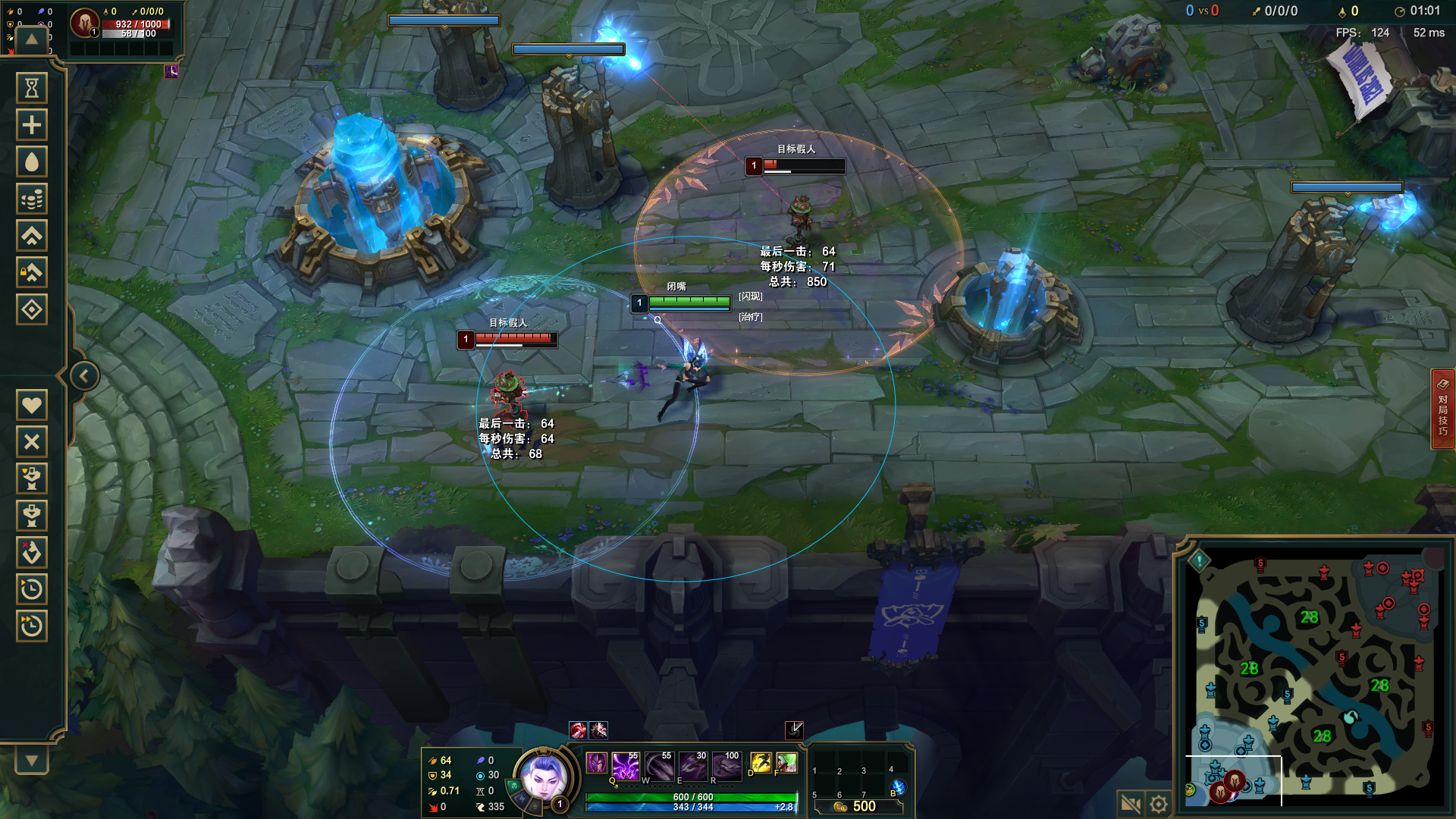
Task: Click the plus sign practice tool button
Action: [32, 125]
